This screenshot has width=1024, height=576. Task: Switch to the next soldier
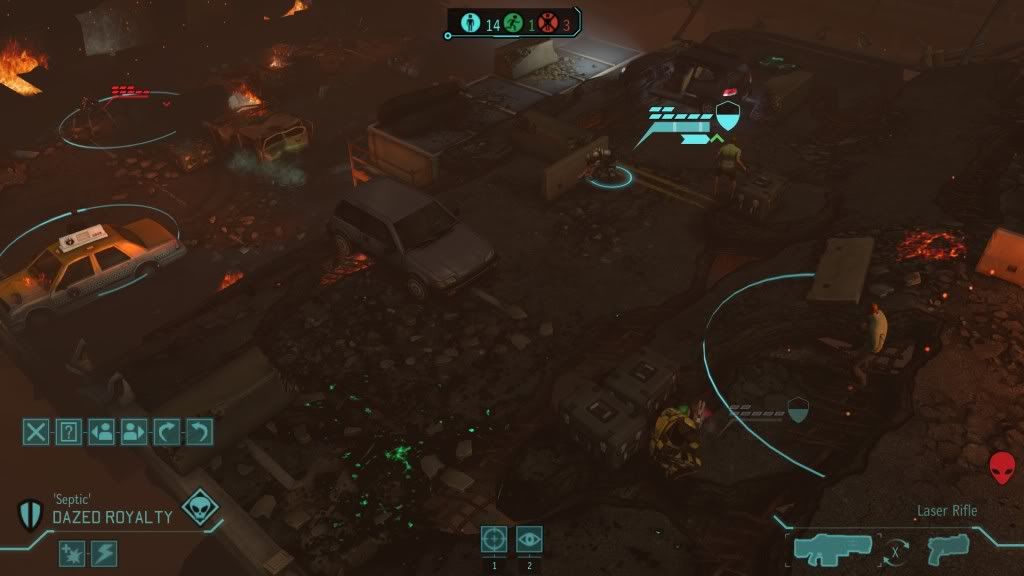point(134,432)
